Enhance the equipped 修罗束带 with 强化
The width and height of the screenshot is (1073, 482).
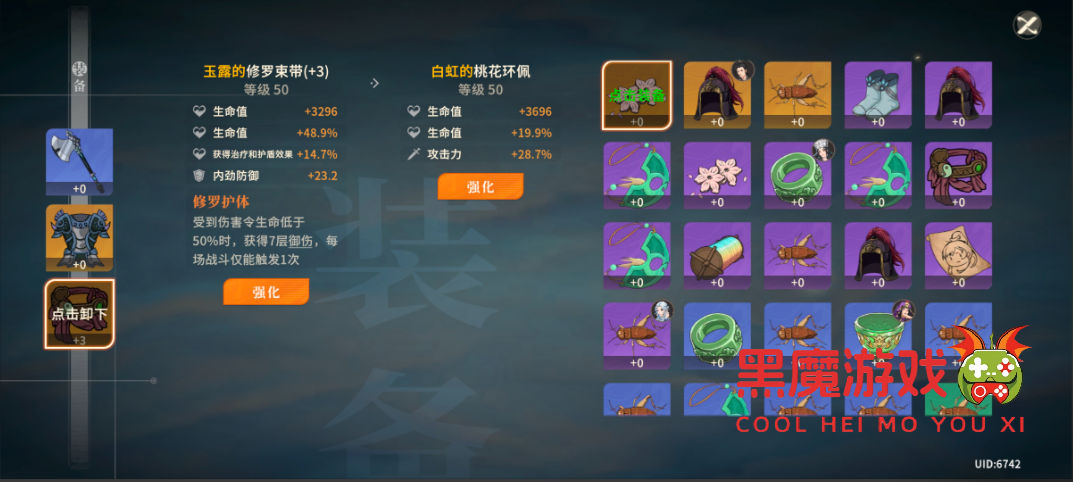pos(265,292)
